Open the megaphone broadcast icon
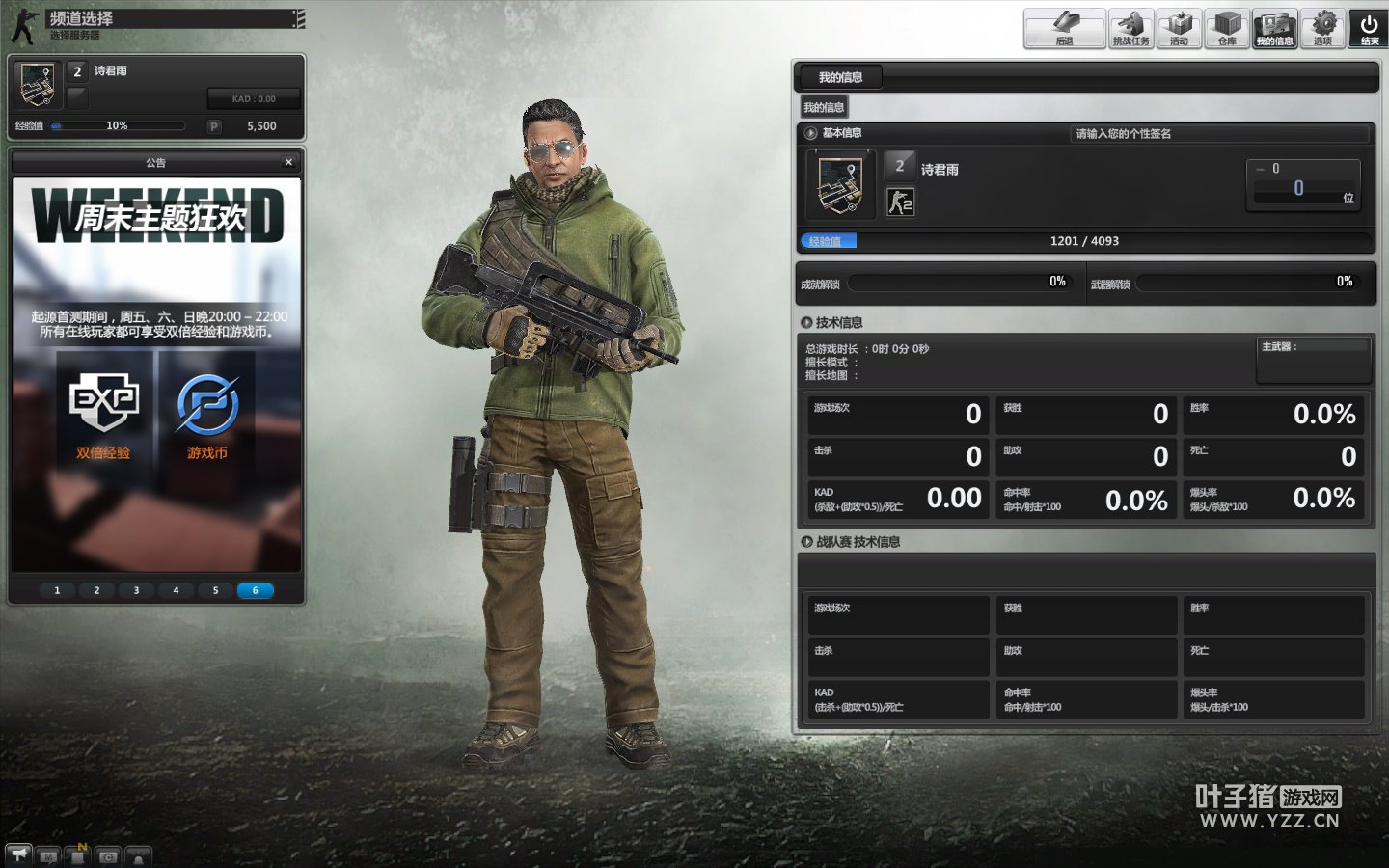The height and width of the screenshot is (868, 1389). tap(18, 854)
